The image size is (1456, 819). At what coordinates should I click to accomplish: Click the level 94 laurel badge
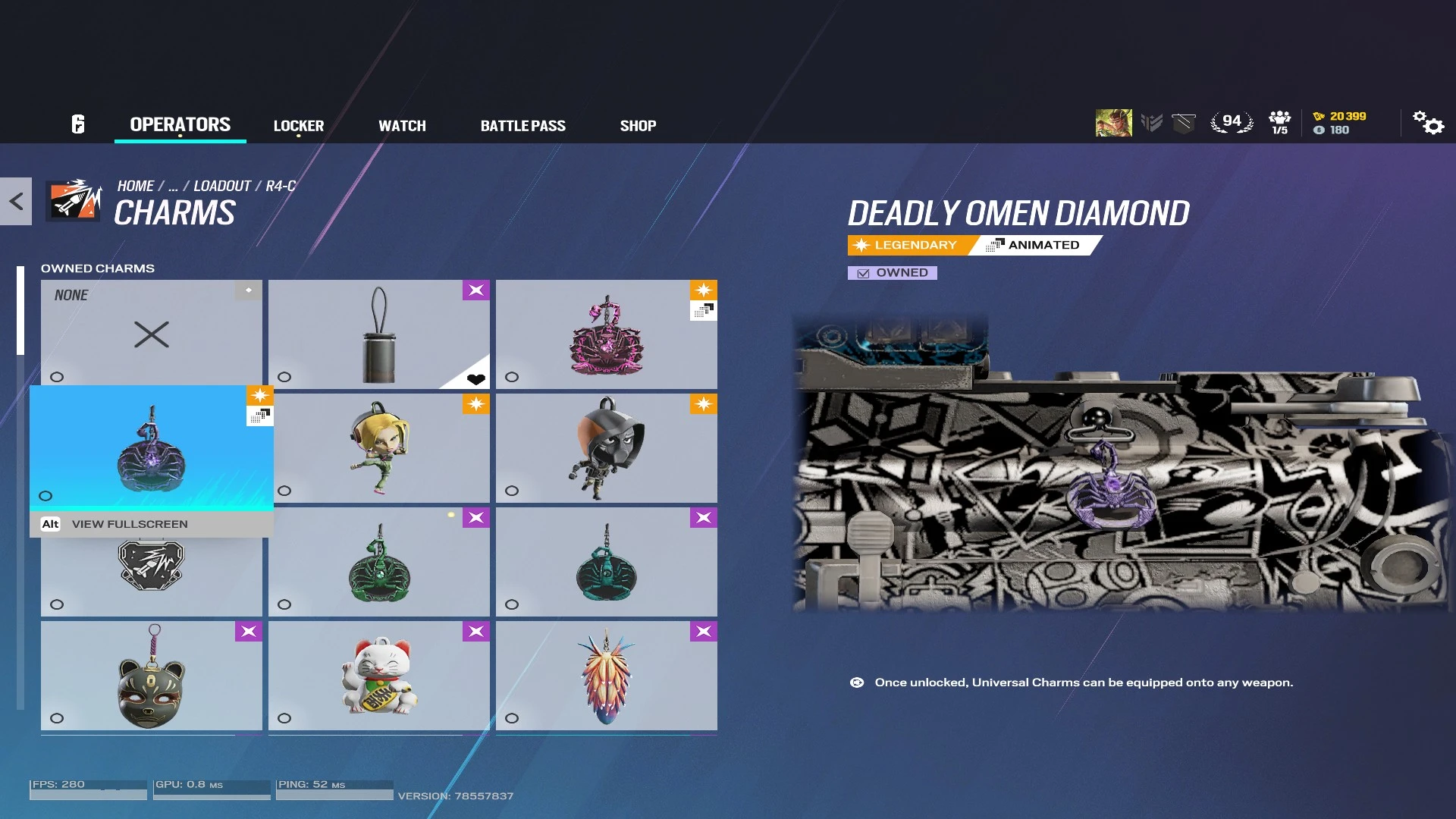tap(1232, 120)
